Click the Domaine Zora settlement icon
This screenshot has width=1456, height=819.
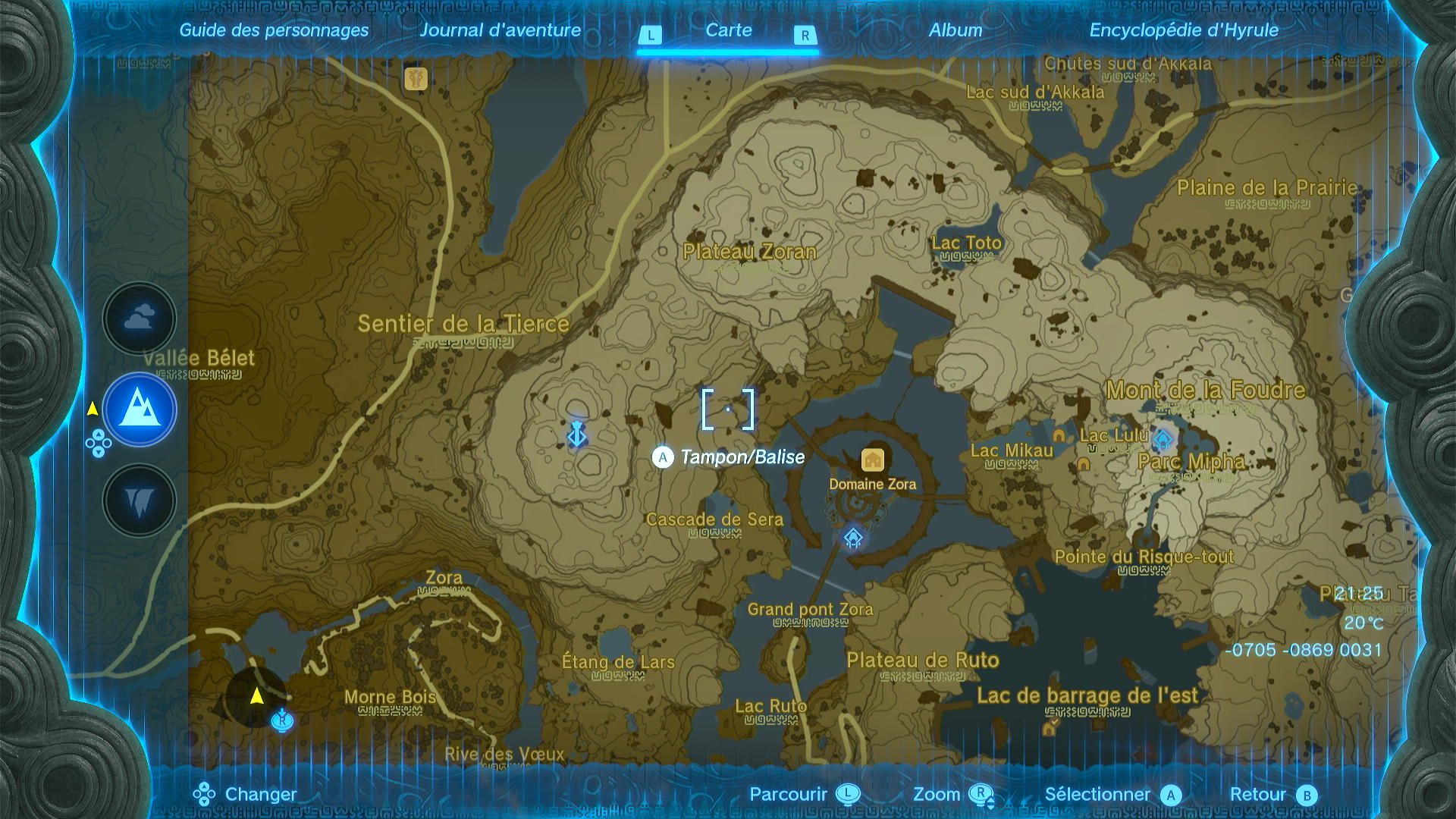tap(871, 459)
